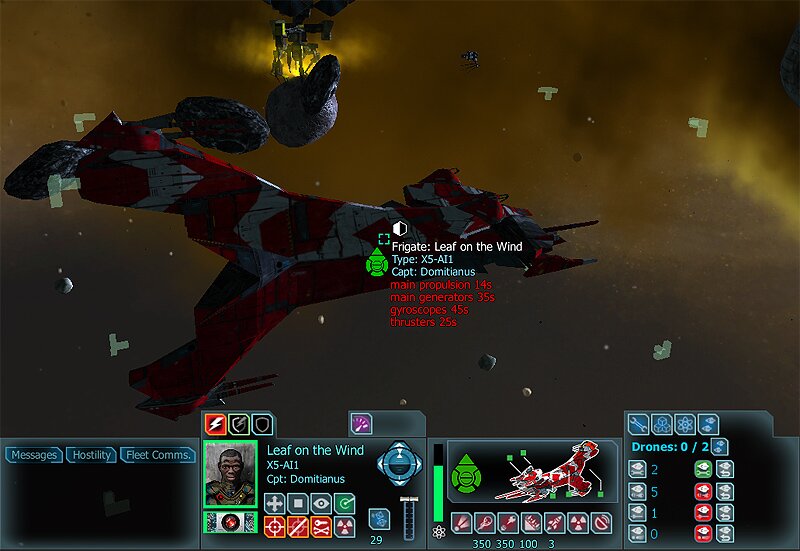
Task: Toggle the green repair drone button
Action: [702, 470]
